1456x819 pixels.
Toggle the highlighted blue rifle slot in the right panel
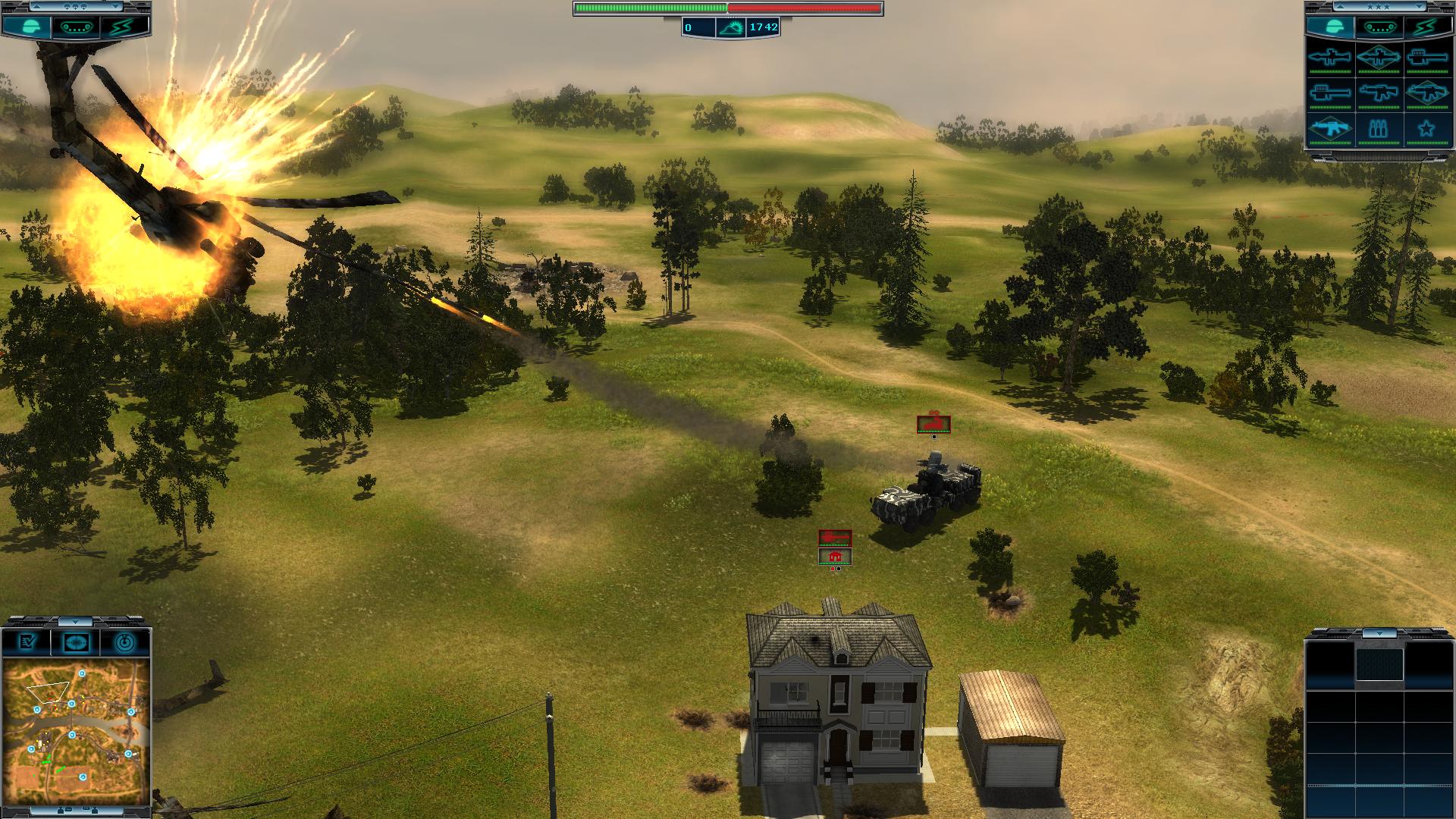point(1330,128)
